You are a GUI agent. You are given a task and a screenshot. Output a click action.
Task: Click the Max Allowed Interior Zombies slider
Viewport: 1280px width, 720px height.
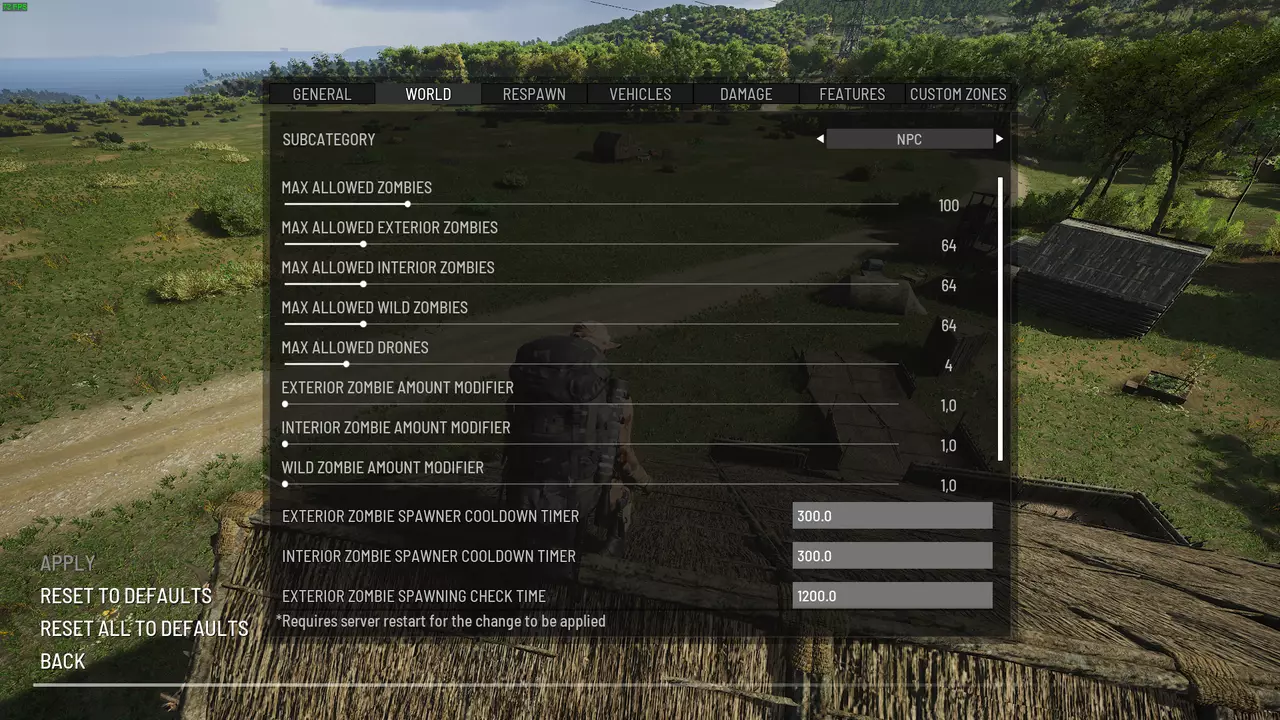tap(363, 284)
